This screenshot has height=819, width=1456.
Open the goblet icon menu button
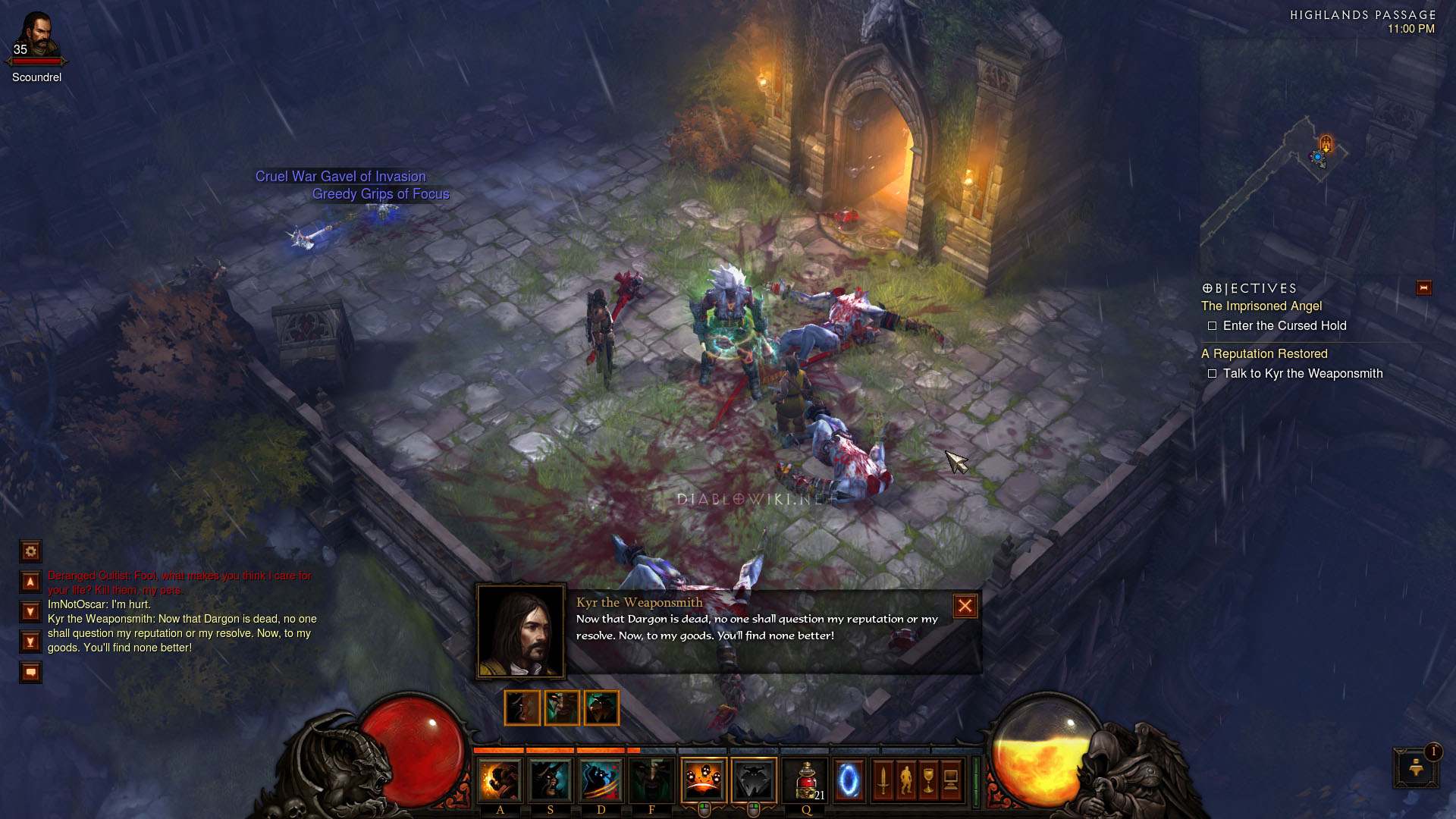click(928, 780)
